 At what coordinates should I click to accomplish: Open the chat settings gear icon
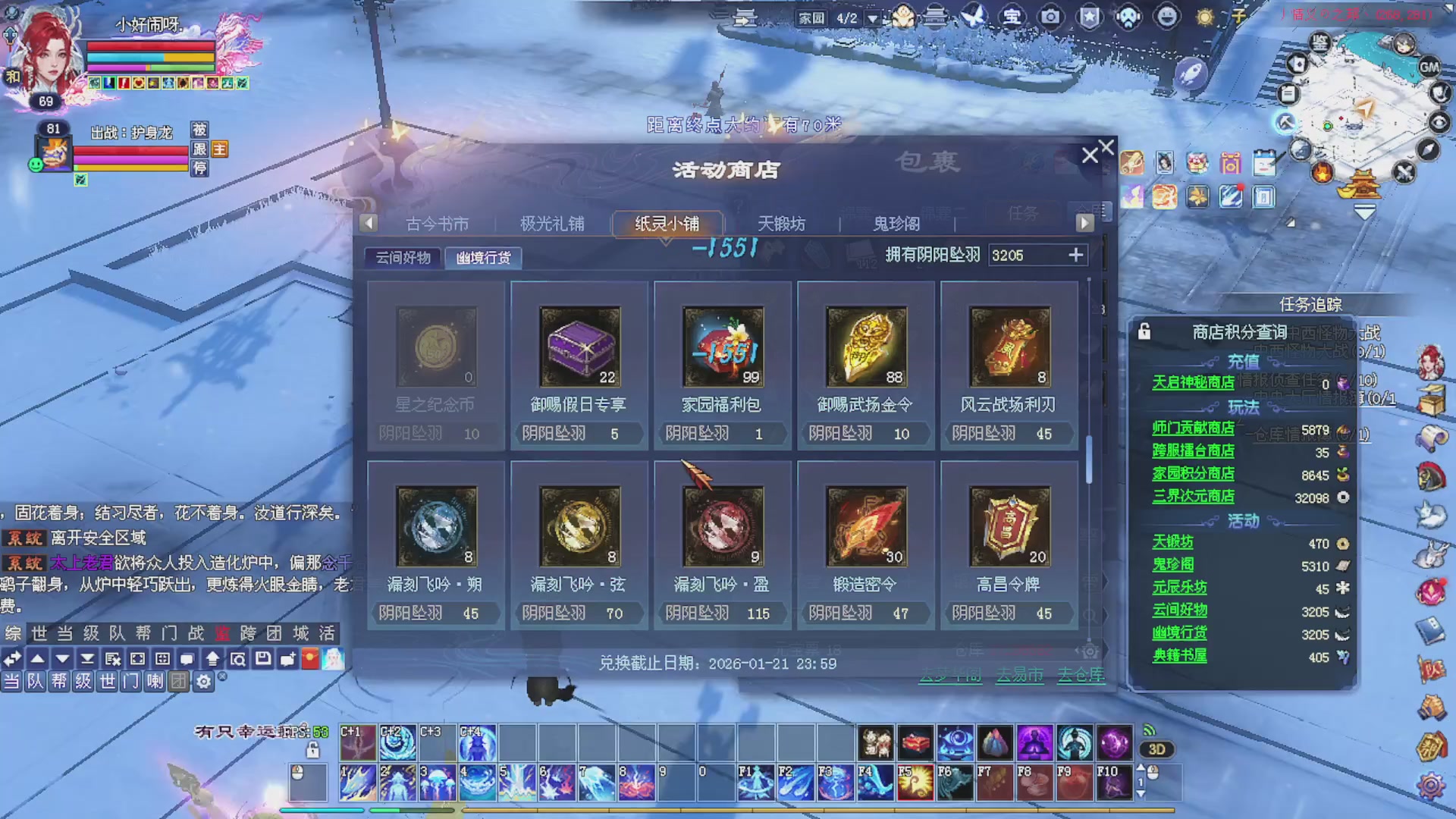[x=203, y=682]
